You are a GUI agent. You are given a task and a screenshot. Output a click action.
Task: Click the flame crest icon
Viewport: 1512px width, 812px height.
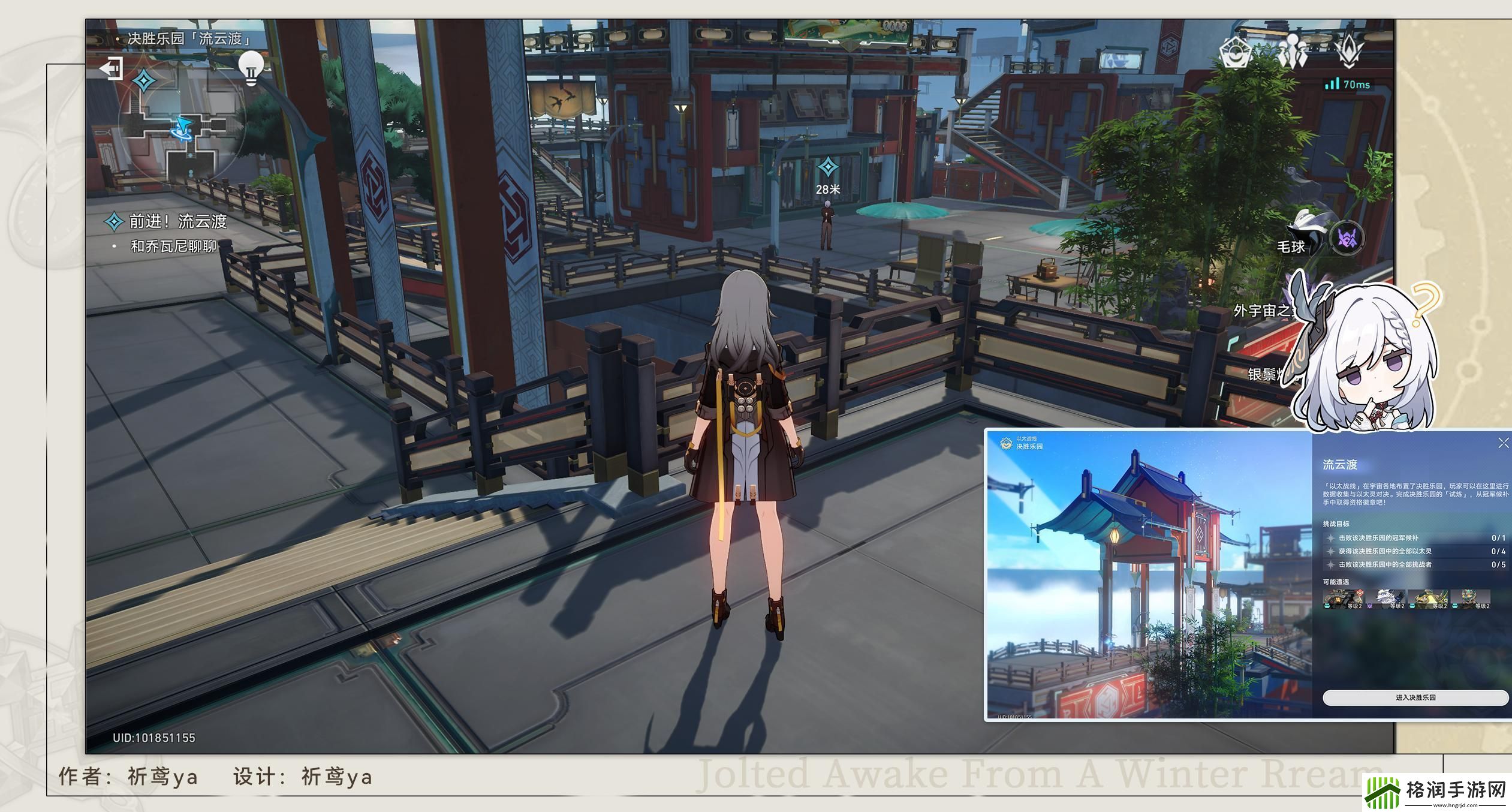pos(1350,52)
